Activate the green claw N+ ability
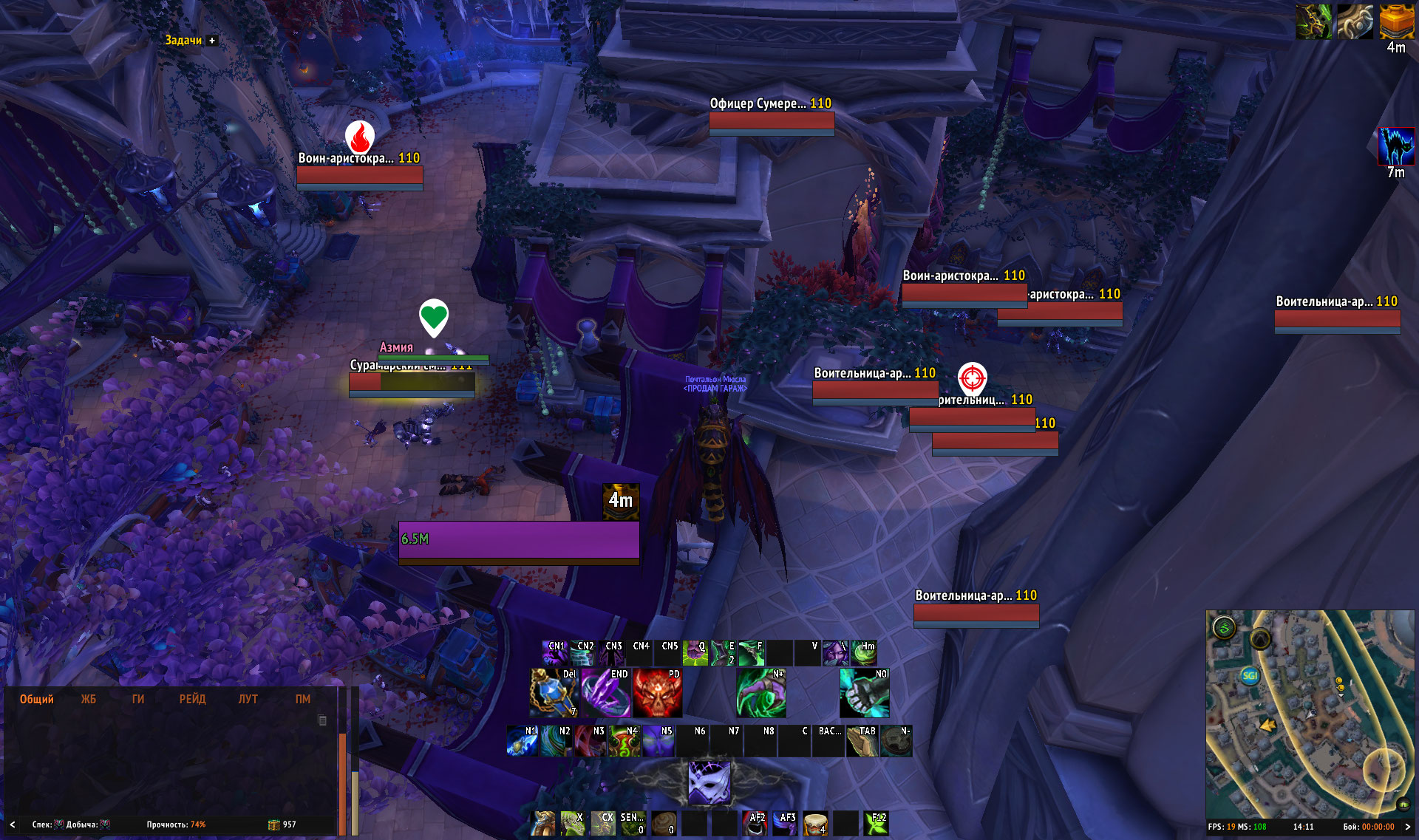Image resolution: width=1419 pixels, height=840 pixels. [760, 694]
